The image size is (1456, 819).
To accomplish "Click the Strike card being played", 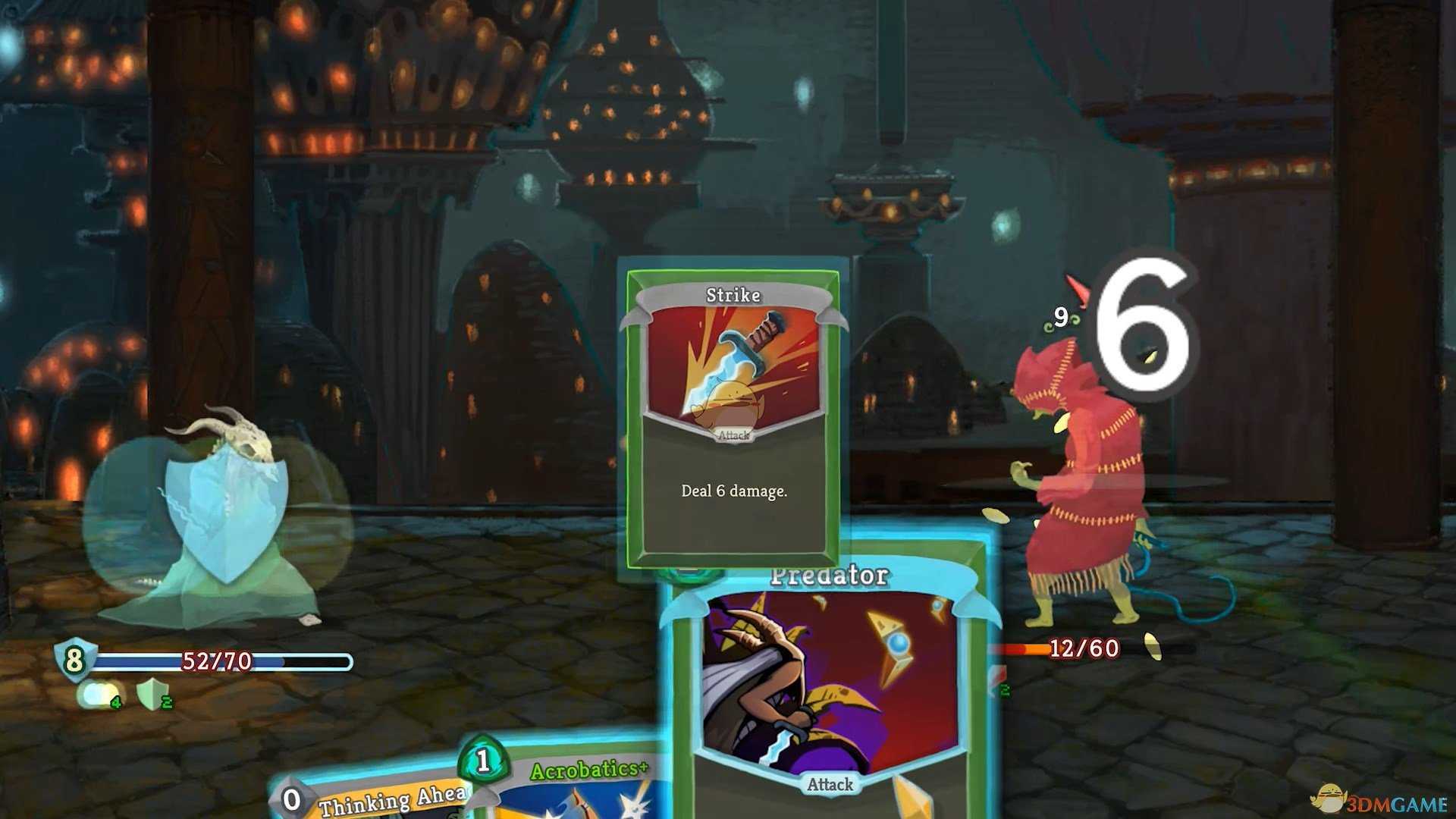I will [x=733, y=417].
